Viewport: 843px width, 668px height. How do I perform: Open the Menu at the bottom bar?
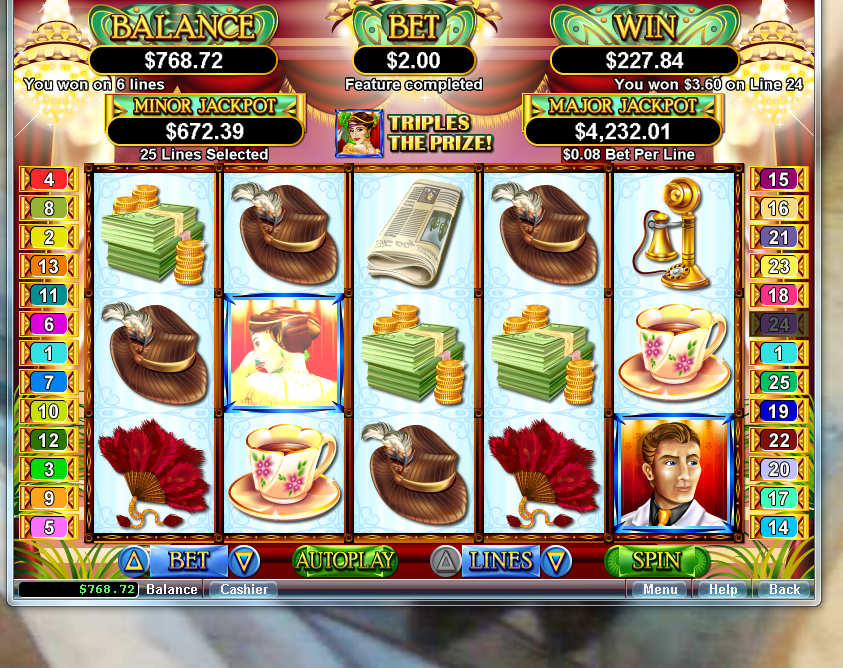tap(660, 589)
